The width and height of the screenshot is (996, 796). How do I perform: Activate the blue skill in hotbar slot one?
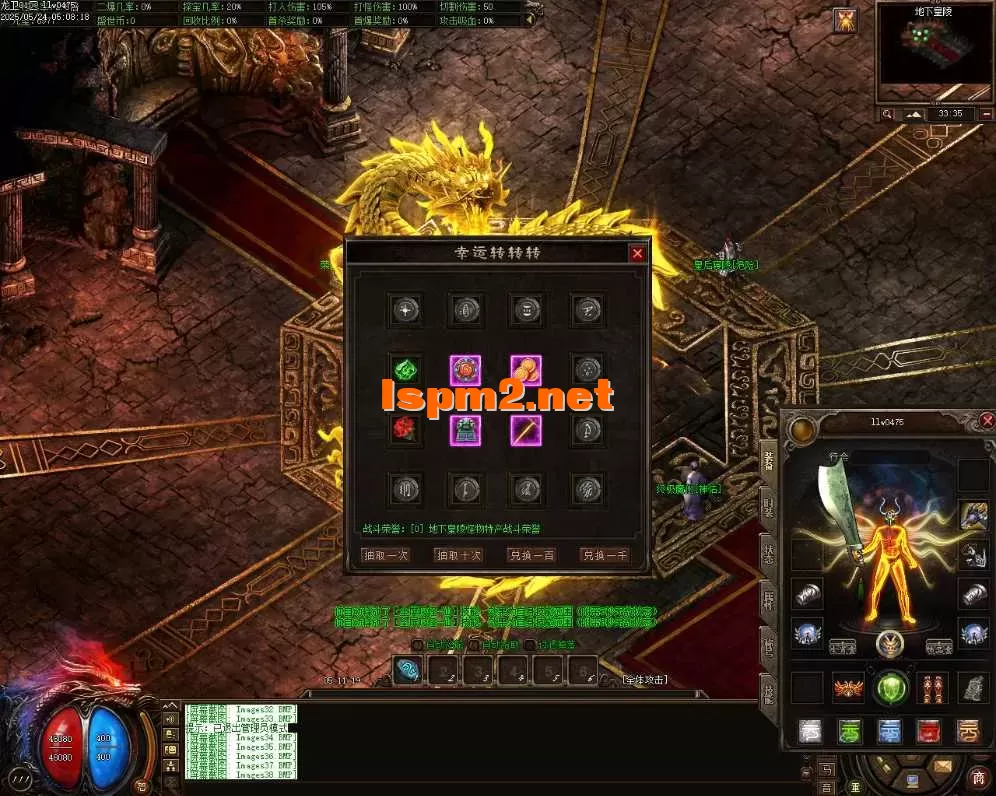click(x=407, y=669)
